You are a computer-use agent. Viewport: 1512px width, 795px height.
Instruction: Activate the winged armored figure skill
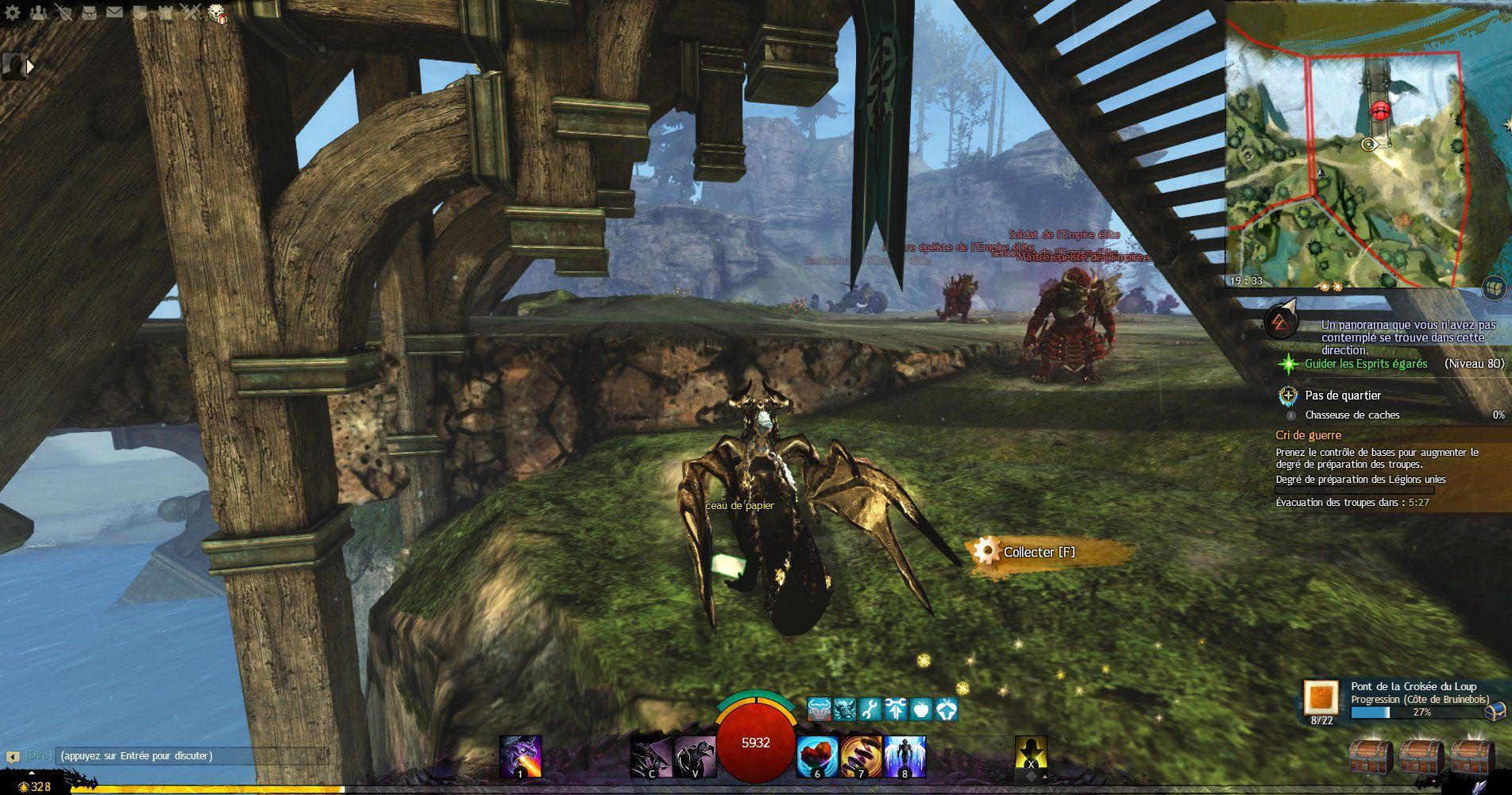904,756
